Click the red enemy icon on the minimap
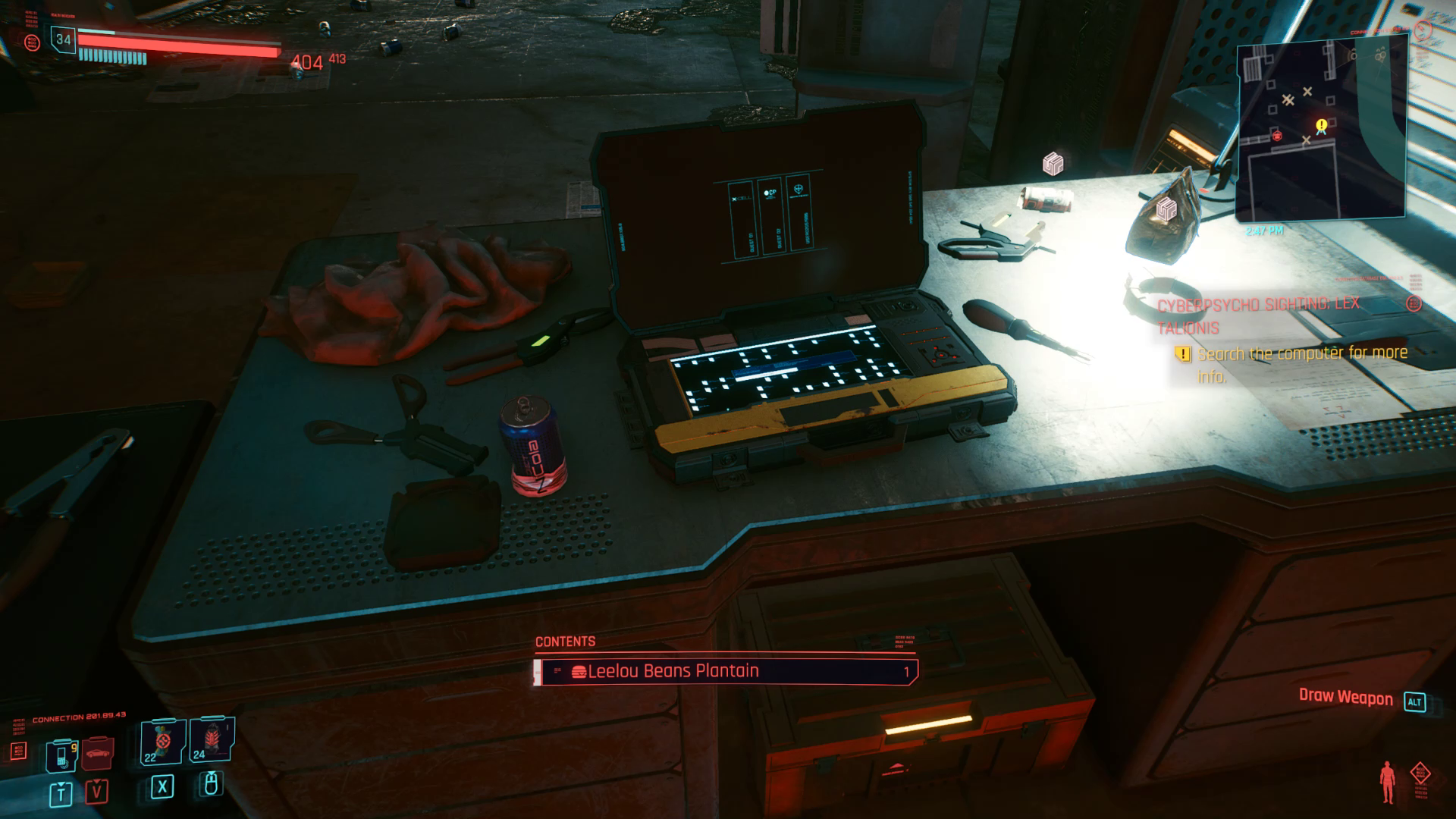Screen dimensions: 1456x819 tap(1277, 137)
